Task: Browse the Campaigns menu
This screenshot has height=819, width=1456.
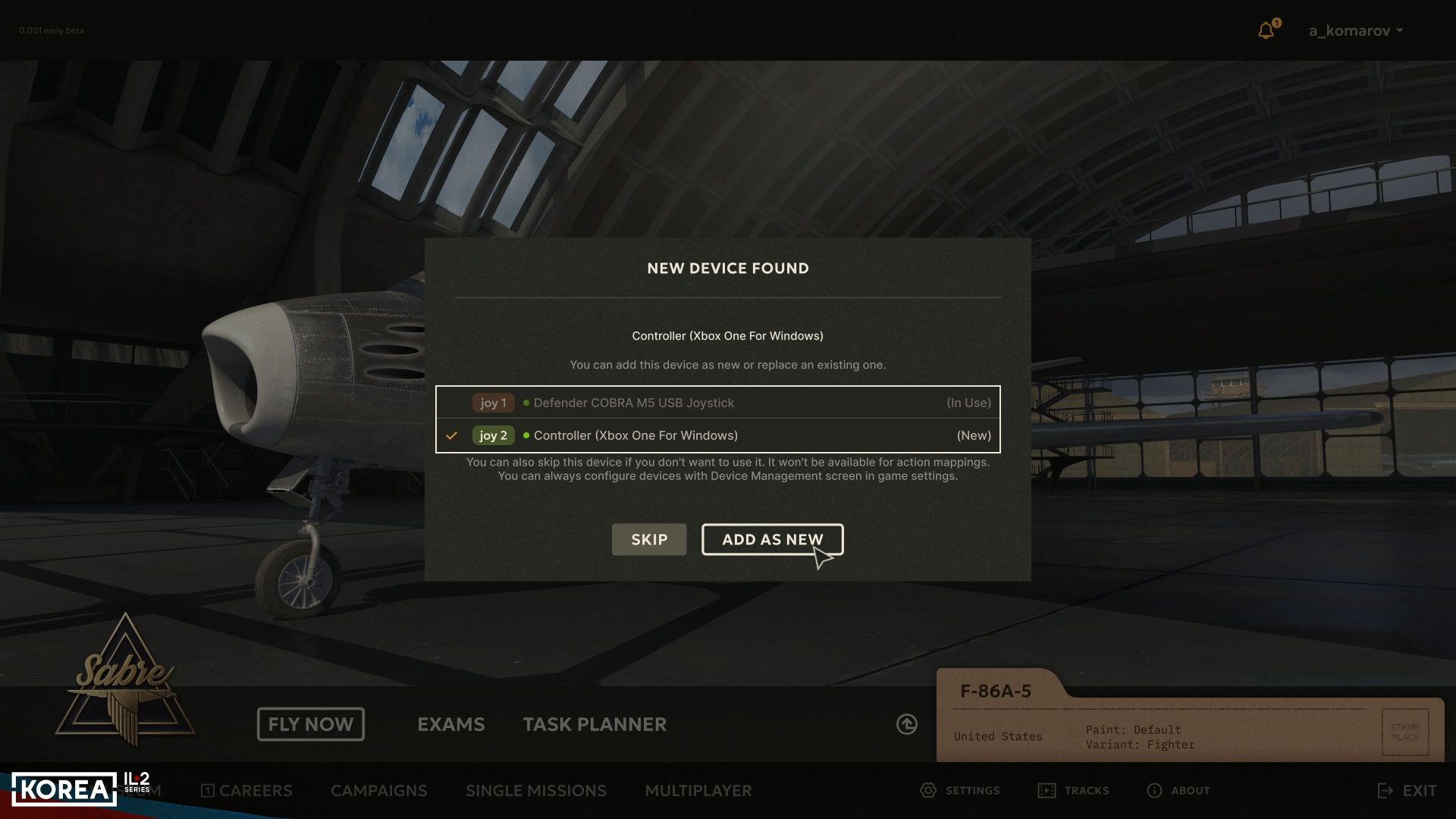Action: [378, 790]
